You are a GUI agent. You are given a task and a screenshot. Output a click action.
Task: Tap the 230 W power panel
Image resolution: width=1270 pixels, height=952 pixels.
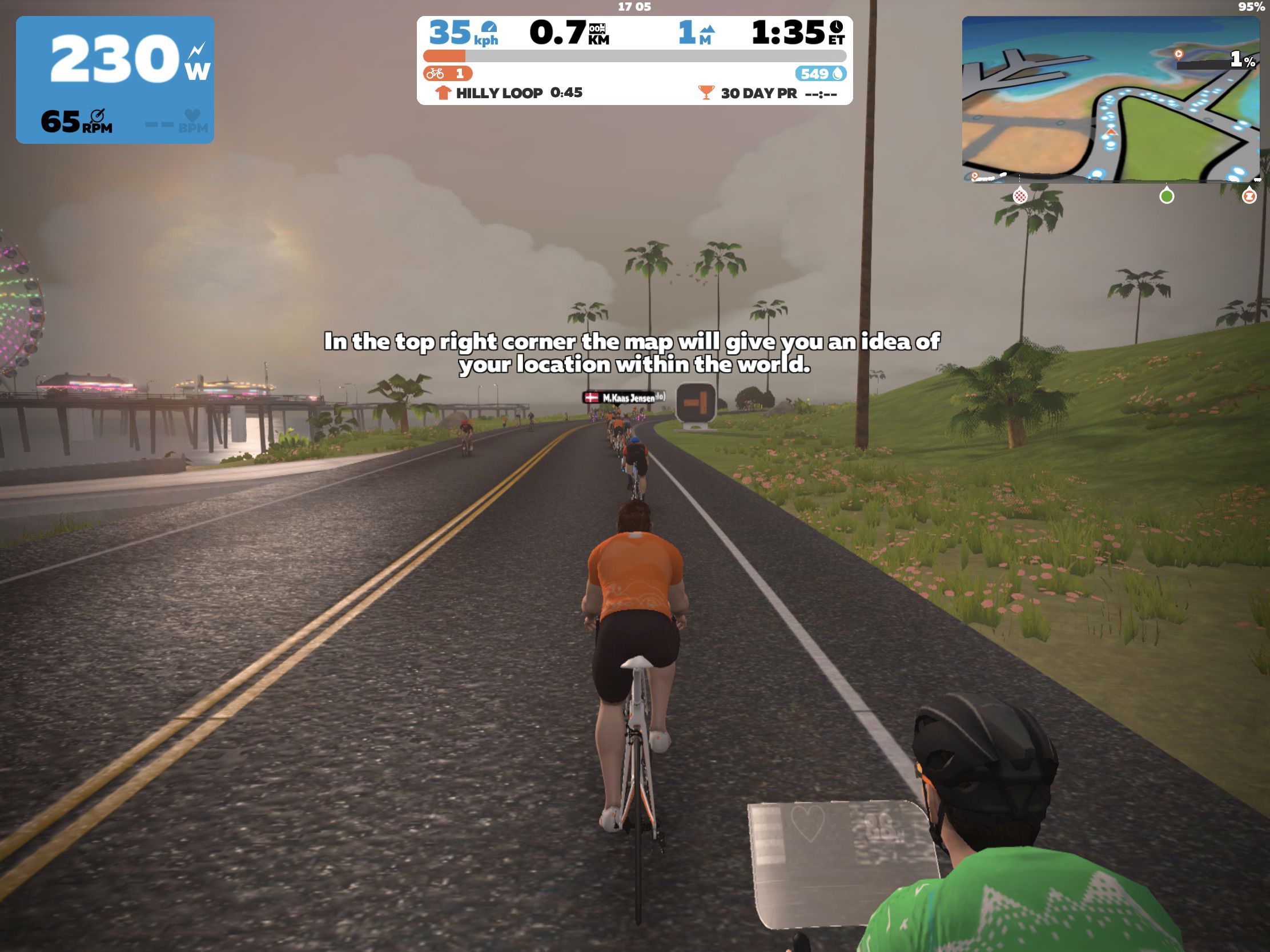[x=115, y=79]
